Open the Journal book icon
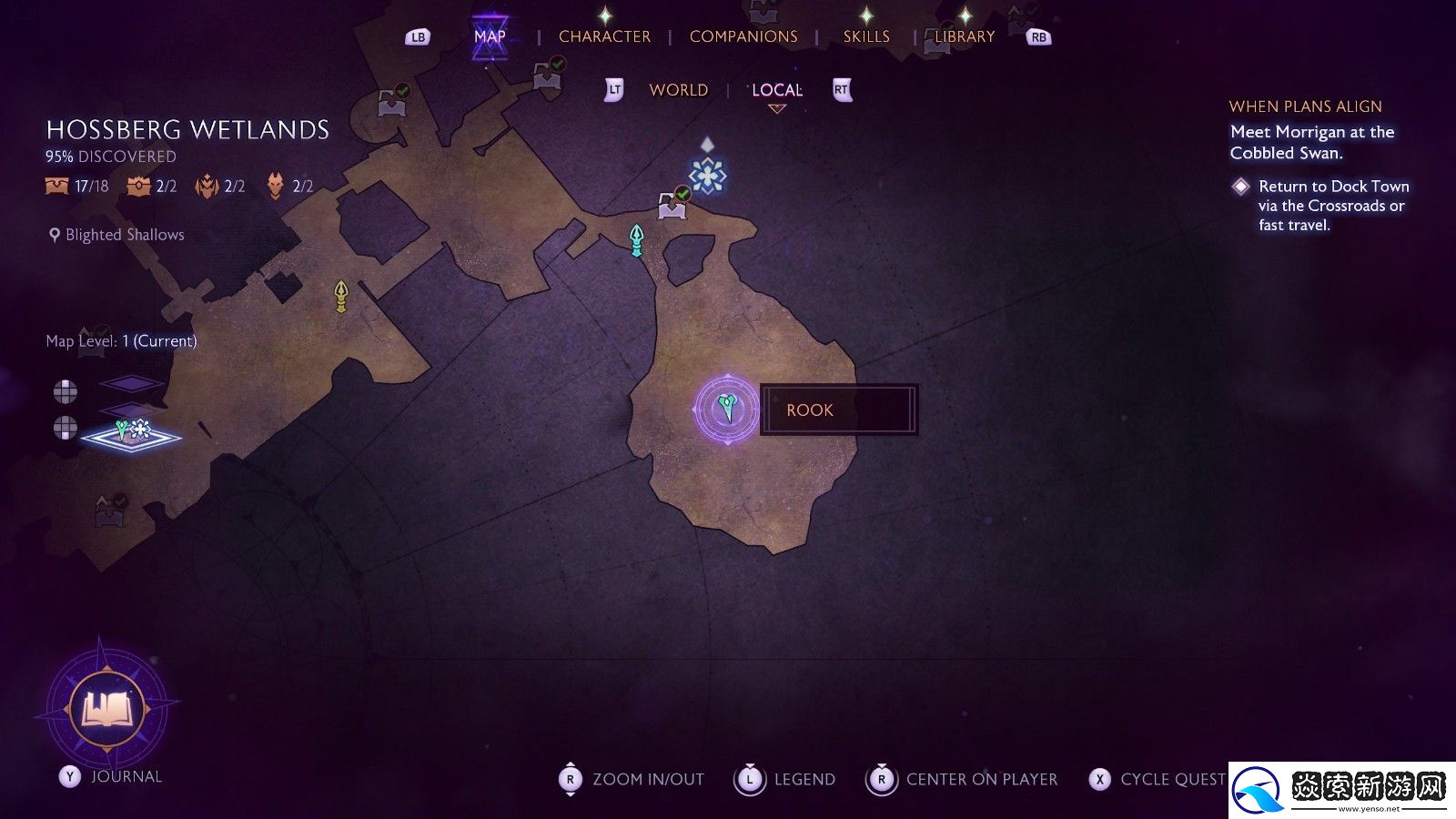This screenshot has width=1456, height=819. pyautogui.click(x=108, y=707)
